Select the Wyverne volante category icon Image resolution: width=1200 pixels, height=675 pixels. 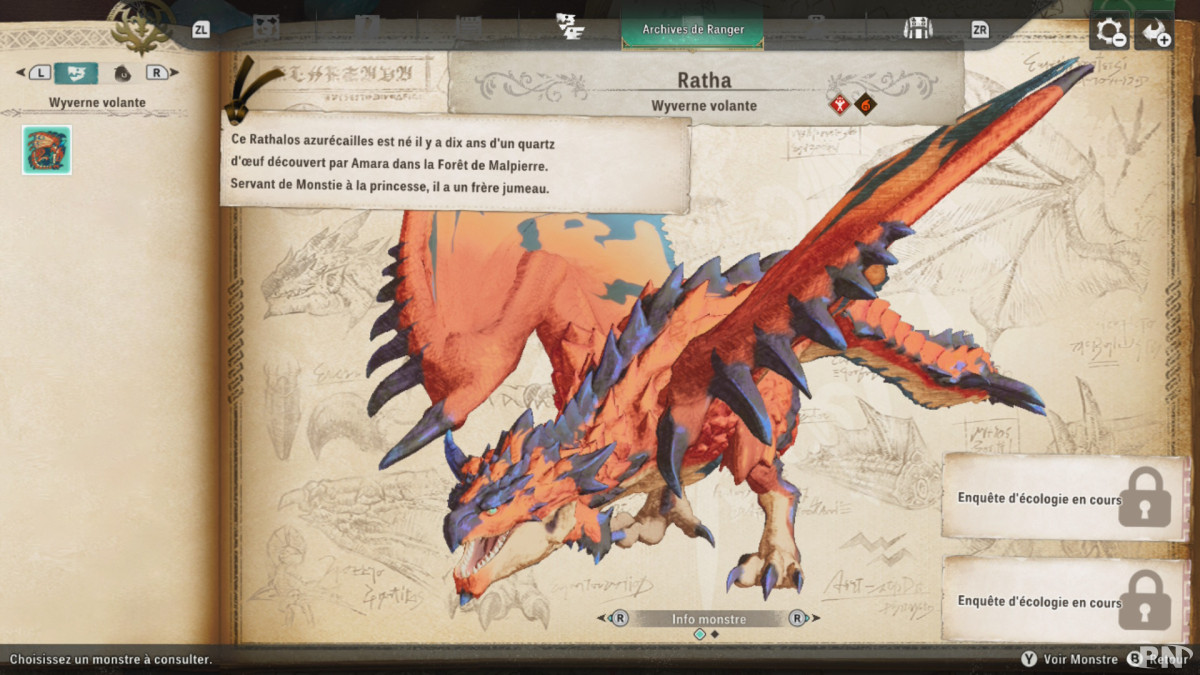(76, 73)
